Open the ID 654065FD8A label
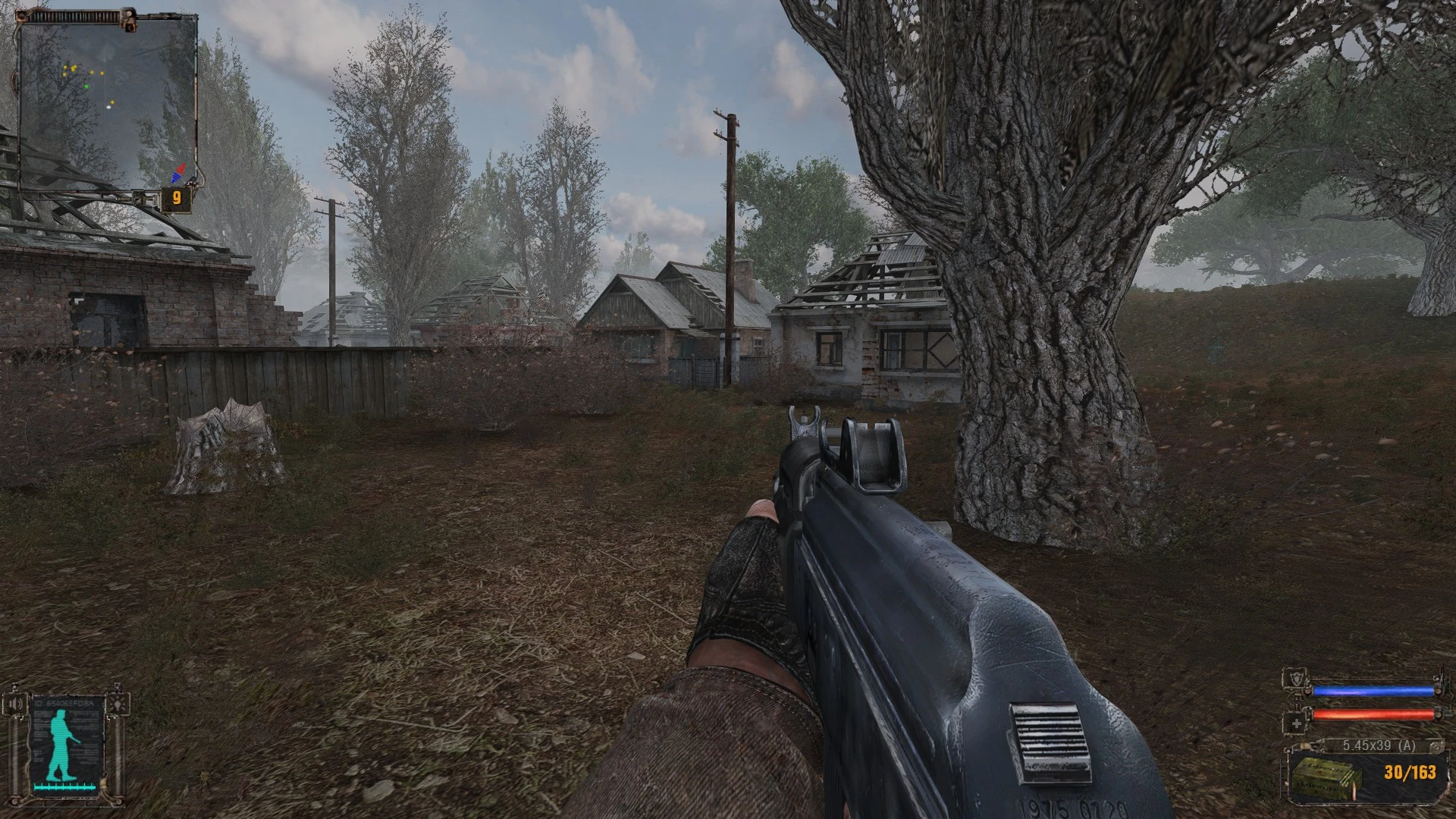The height and width of the screenshot is (819, 1456). 63,703
